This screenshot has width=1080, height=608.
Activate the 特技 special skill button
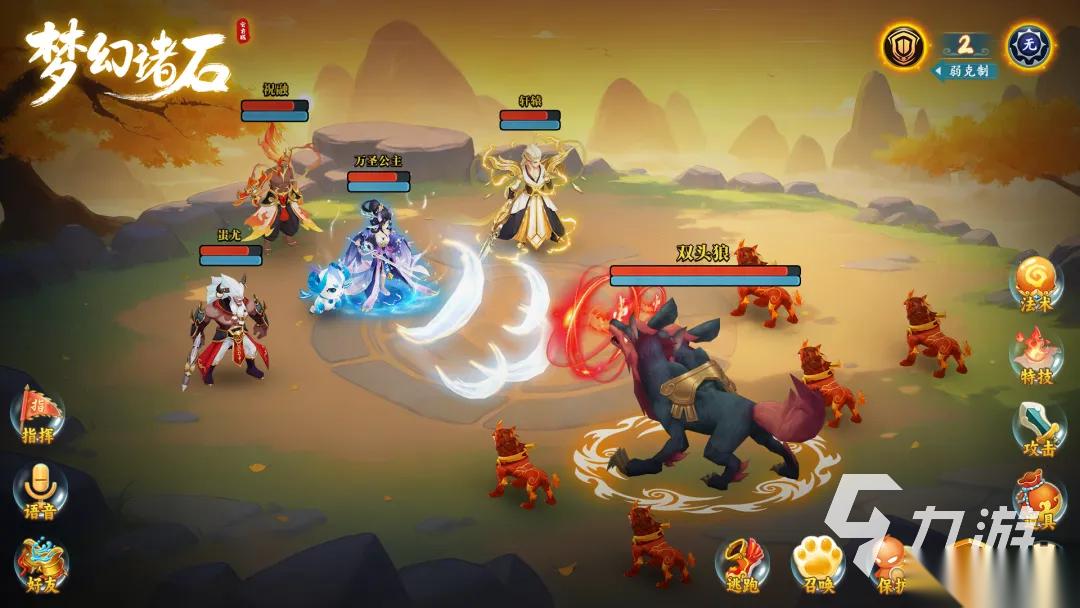coord(1035,356)
